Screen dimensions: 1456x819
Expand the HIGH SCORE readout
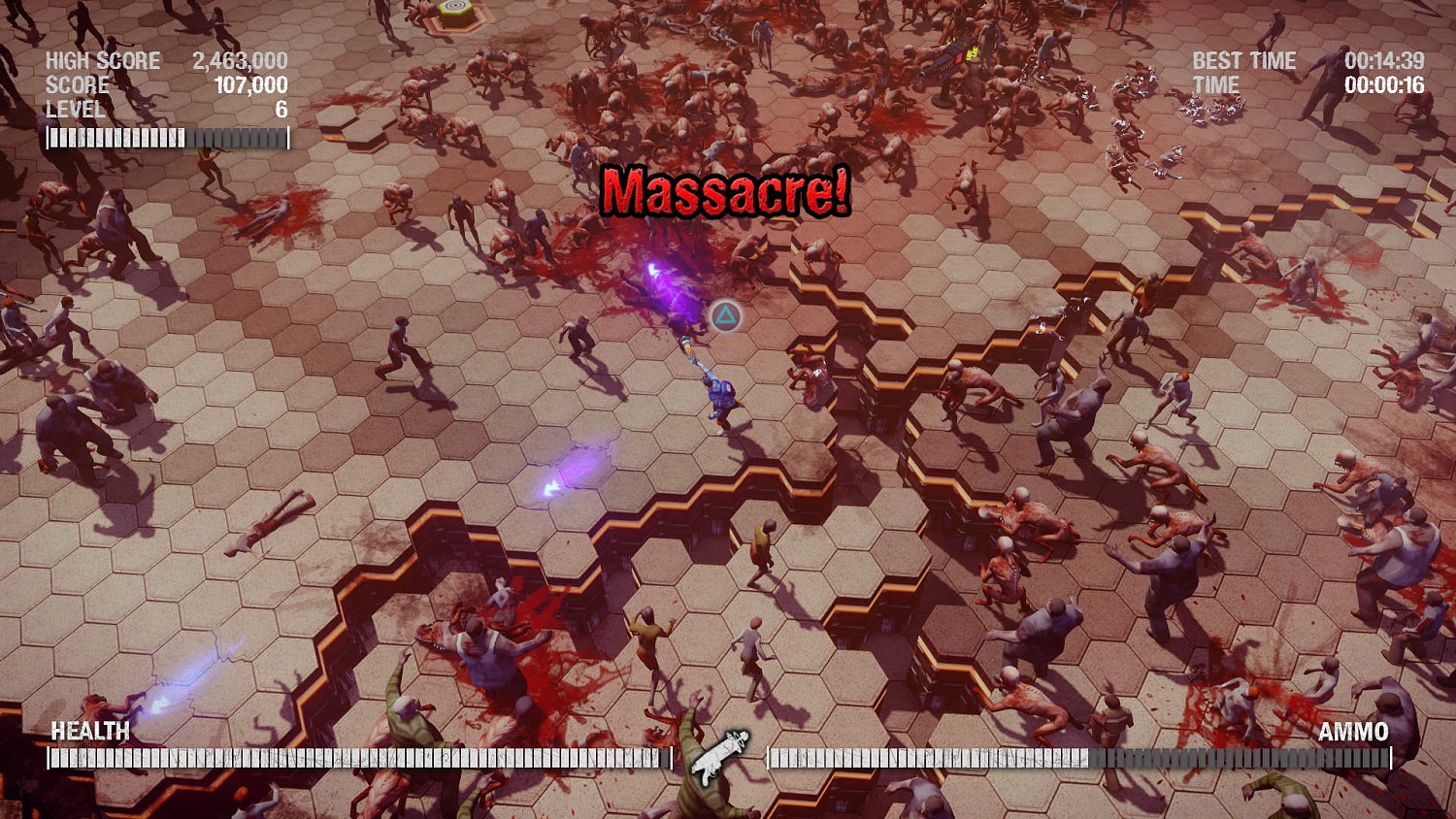(x=102, y=60)
